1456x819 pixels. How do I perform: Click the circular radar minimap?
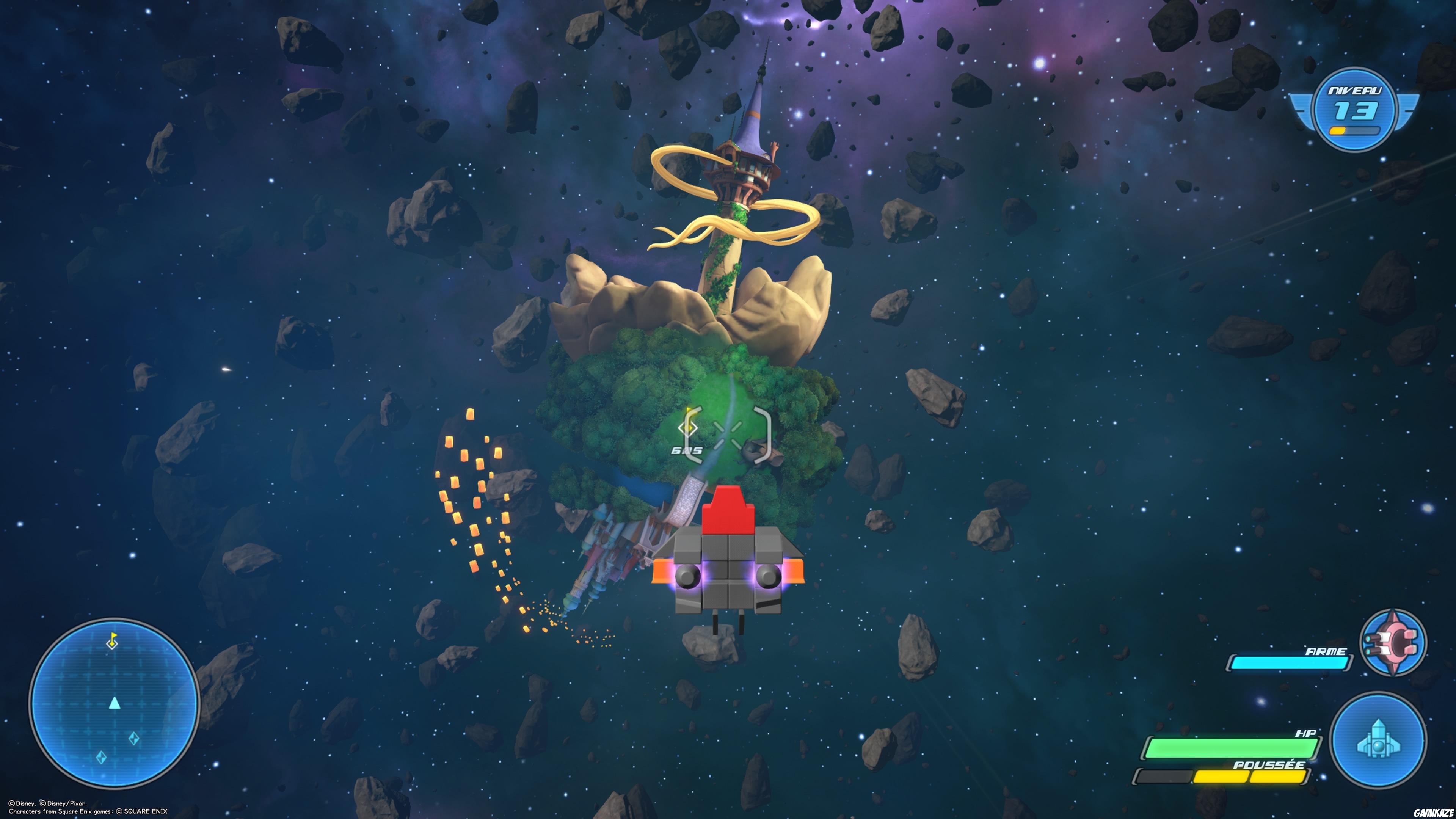click(x=114, y=703)
